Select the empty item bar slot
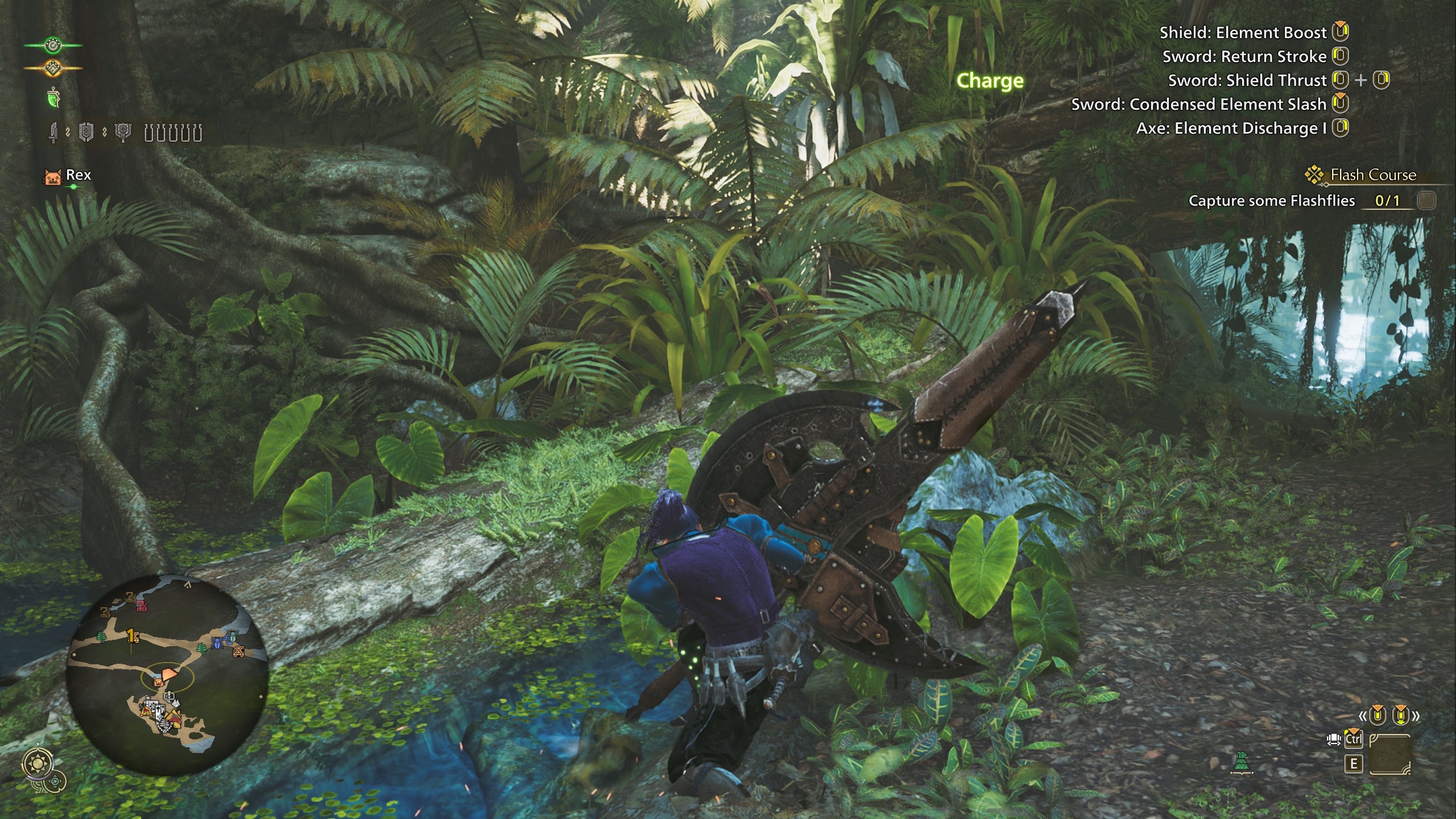Viewport: 1456px width, 819px height. pos(1389,754)
